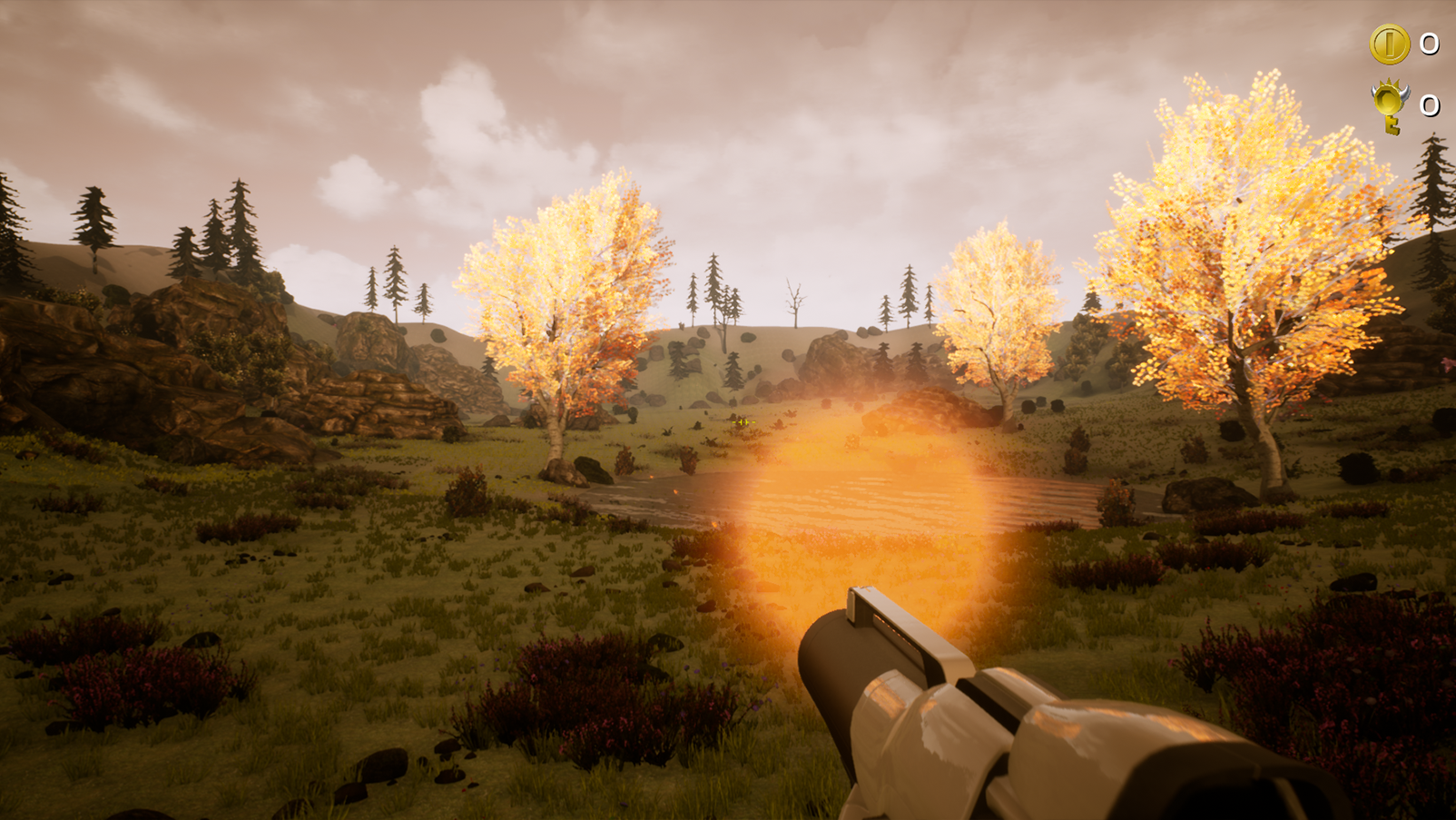
Task: Click the gold coin icon
Action: 1389,44
